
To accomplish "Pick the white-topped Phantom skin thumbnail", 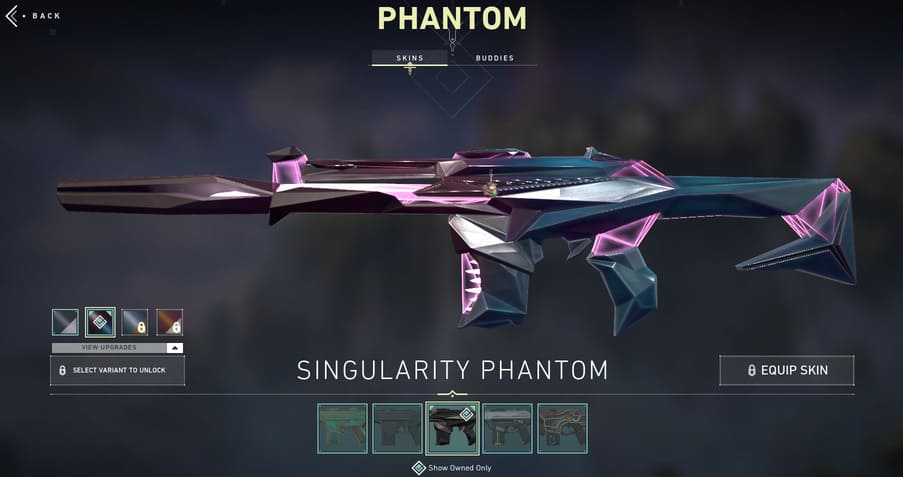I will coord(507,428).
